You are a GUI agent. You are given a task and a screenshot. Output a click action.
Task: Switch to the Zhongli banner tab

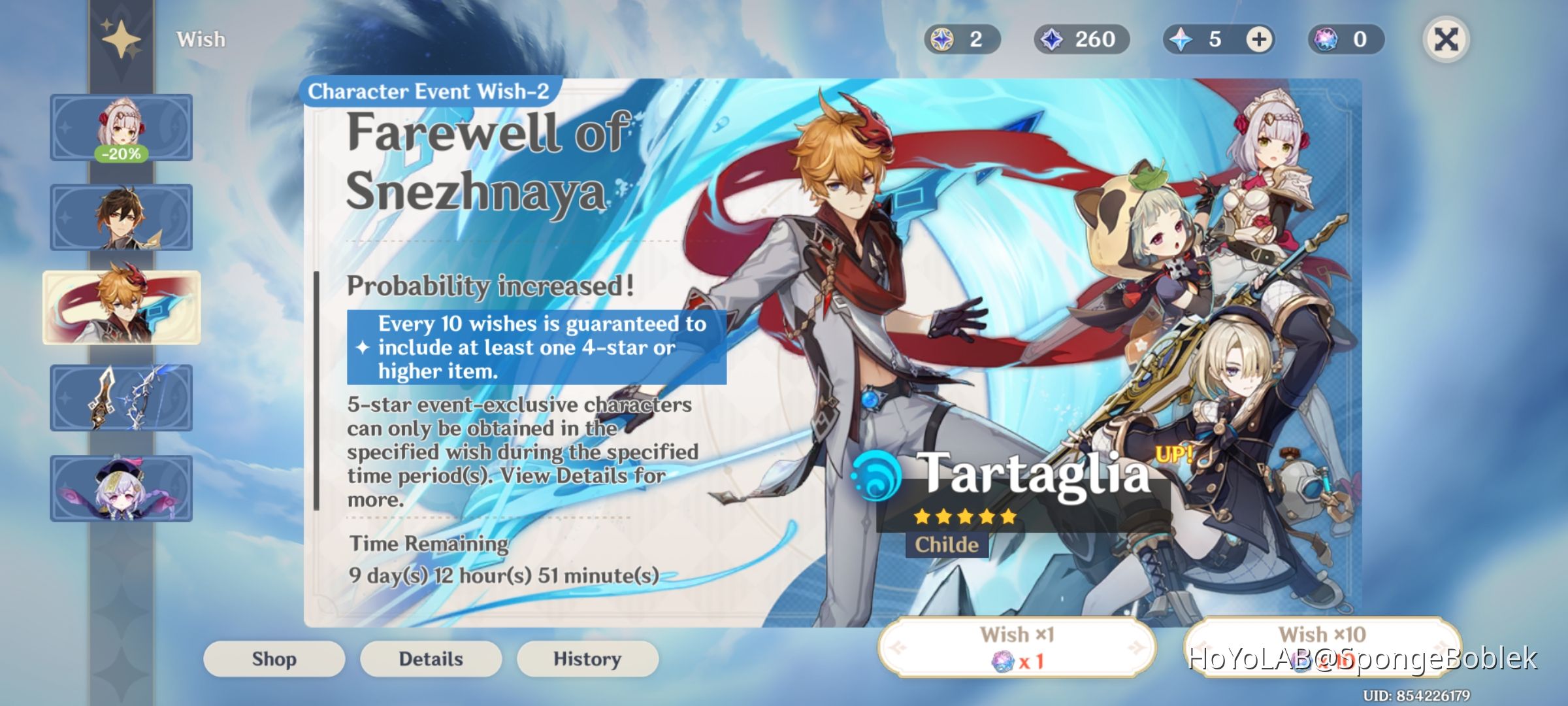pyautogui.click(x=120, y=218)
